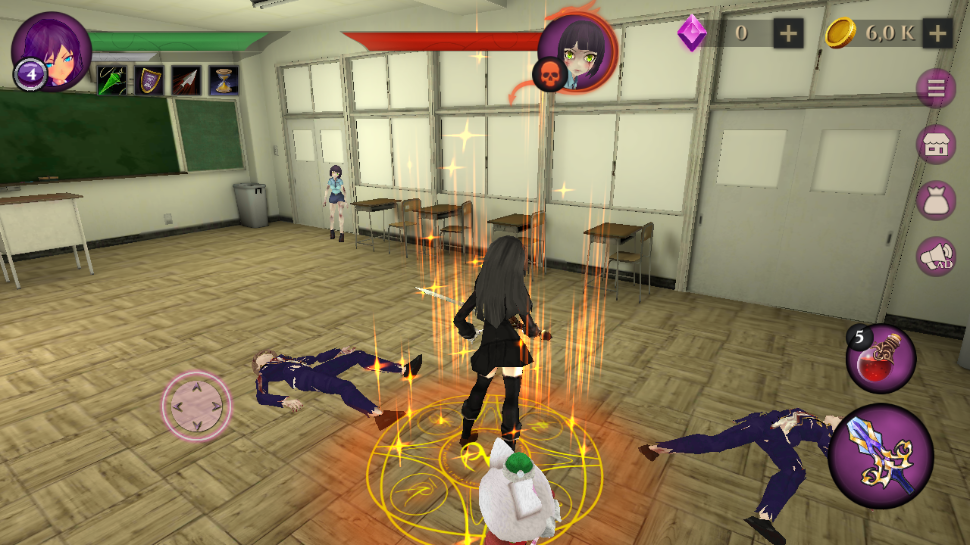970x545 pixels.
Task: Select the green crystal pendant buff icon
Action: pos(110,80)
